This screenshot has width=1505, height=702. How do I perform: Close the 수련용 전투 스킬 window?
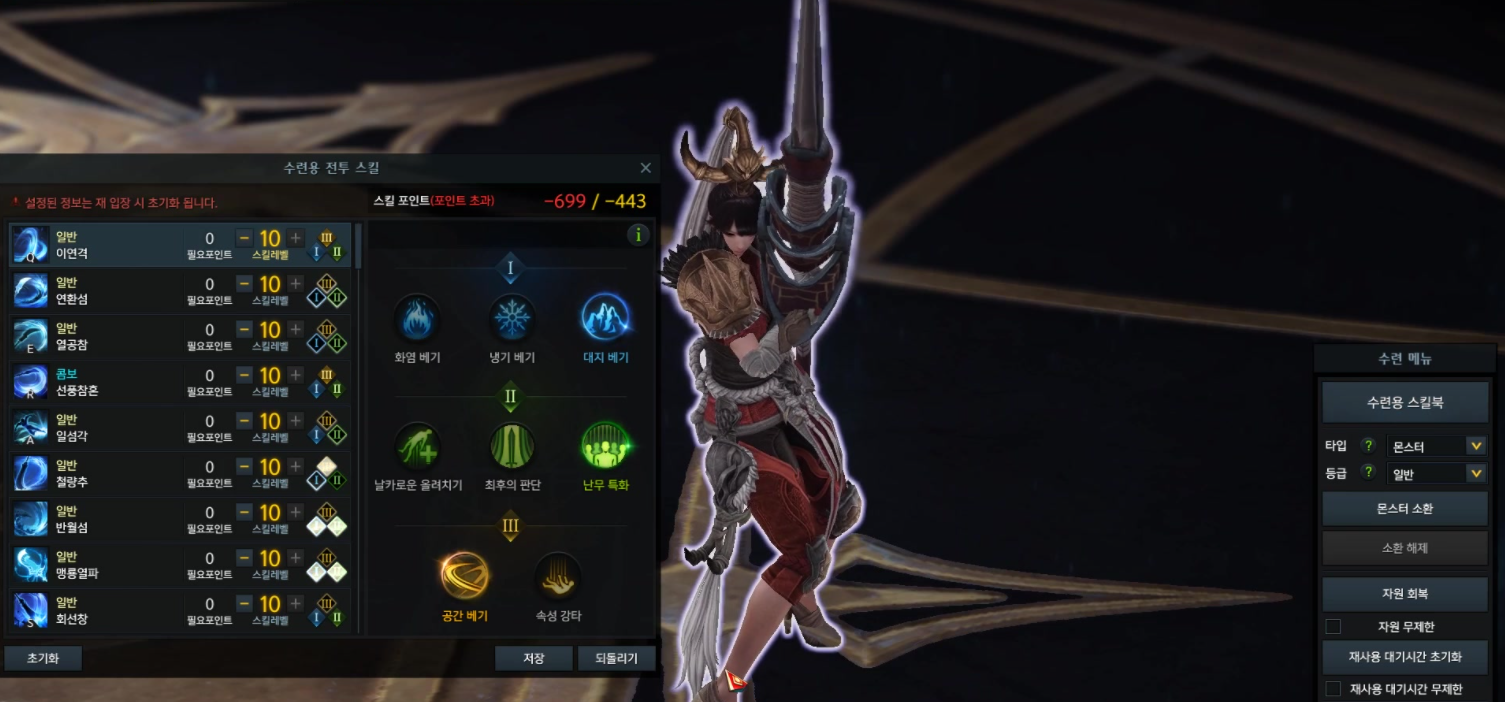pos(645,168)
